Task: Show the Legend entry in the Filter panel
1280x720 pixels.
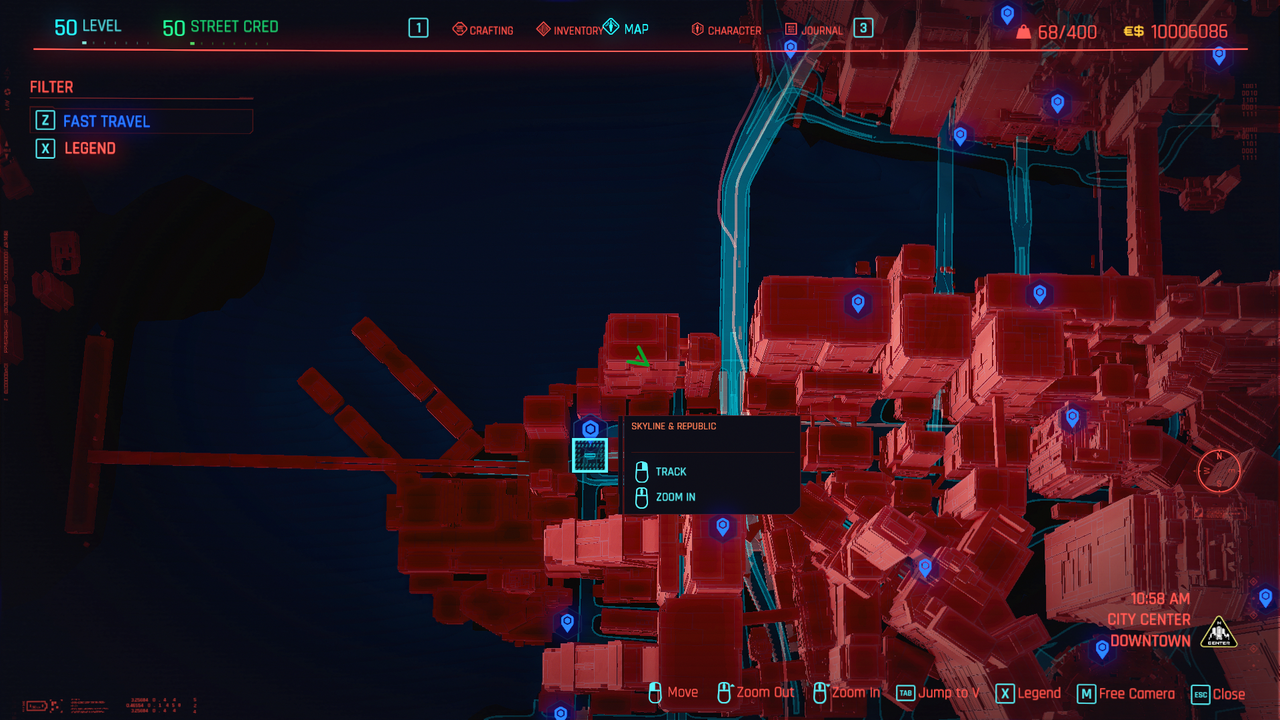Action: [x=90, y=148]
